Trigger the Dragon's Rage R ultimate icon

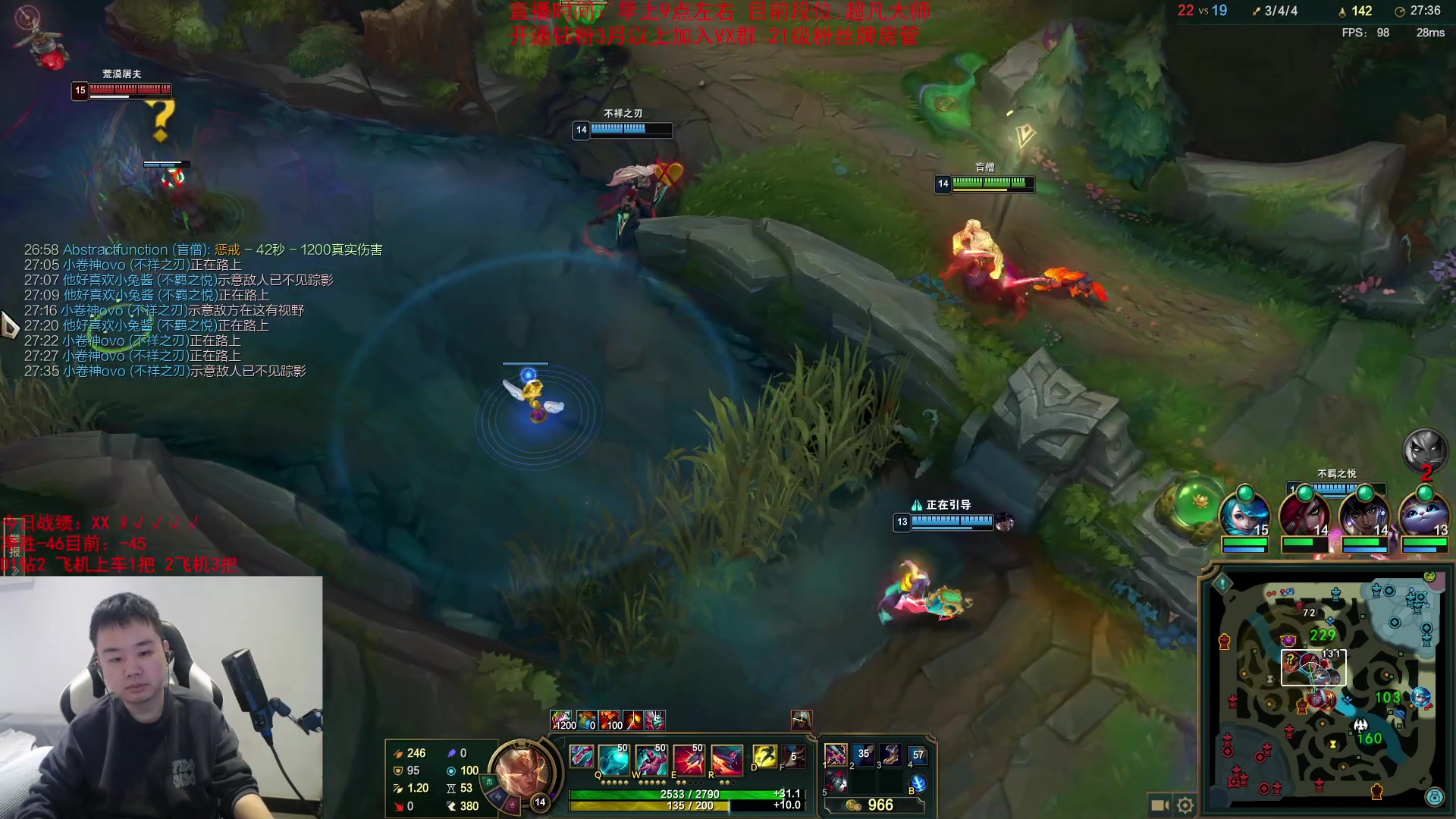tap(726, 759)
